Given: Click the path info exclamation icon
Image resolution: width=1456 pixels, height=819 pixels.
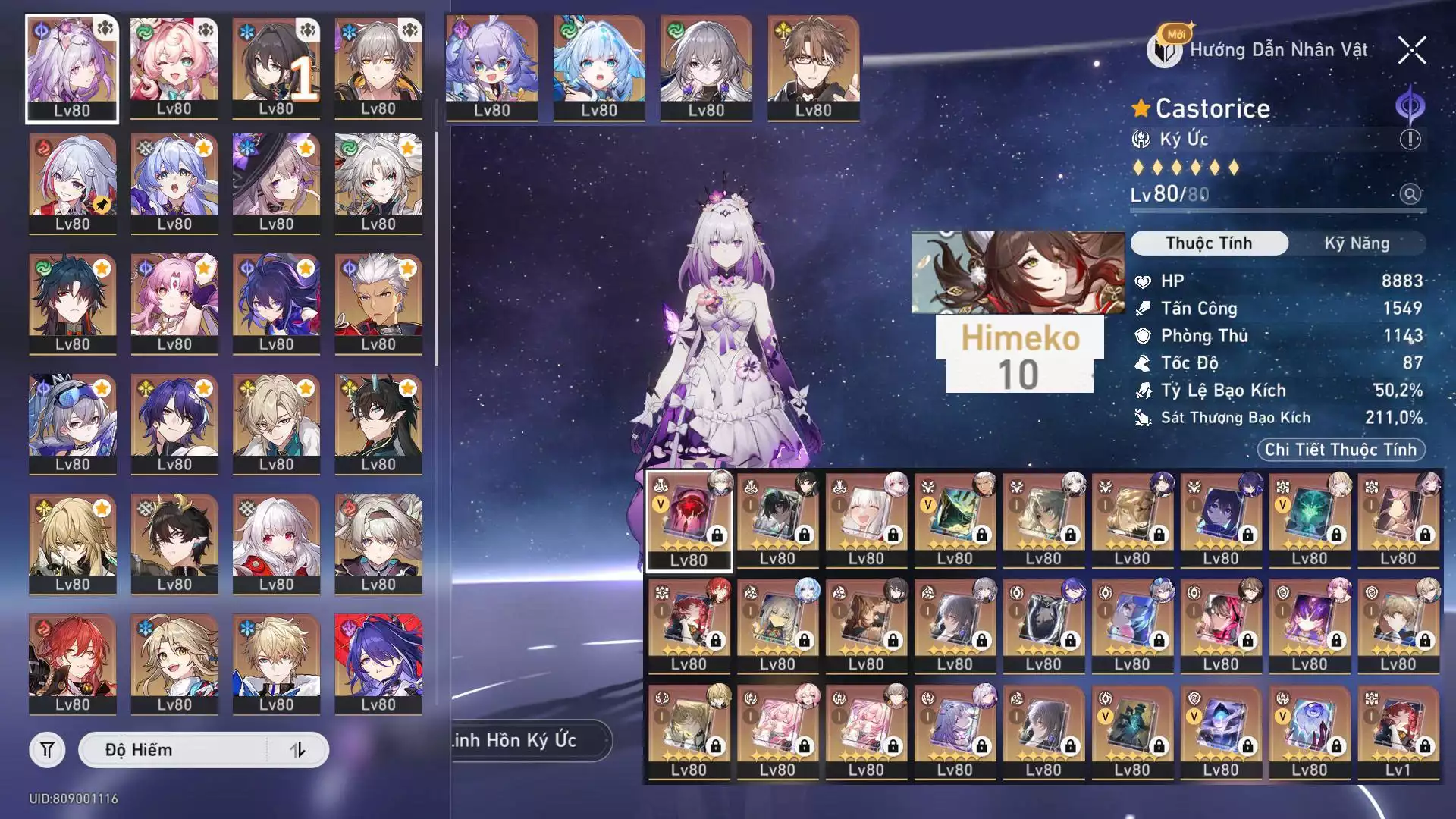Looking at the screenshot, I should pyautogui.click(x=1410, y=140).
